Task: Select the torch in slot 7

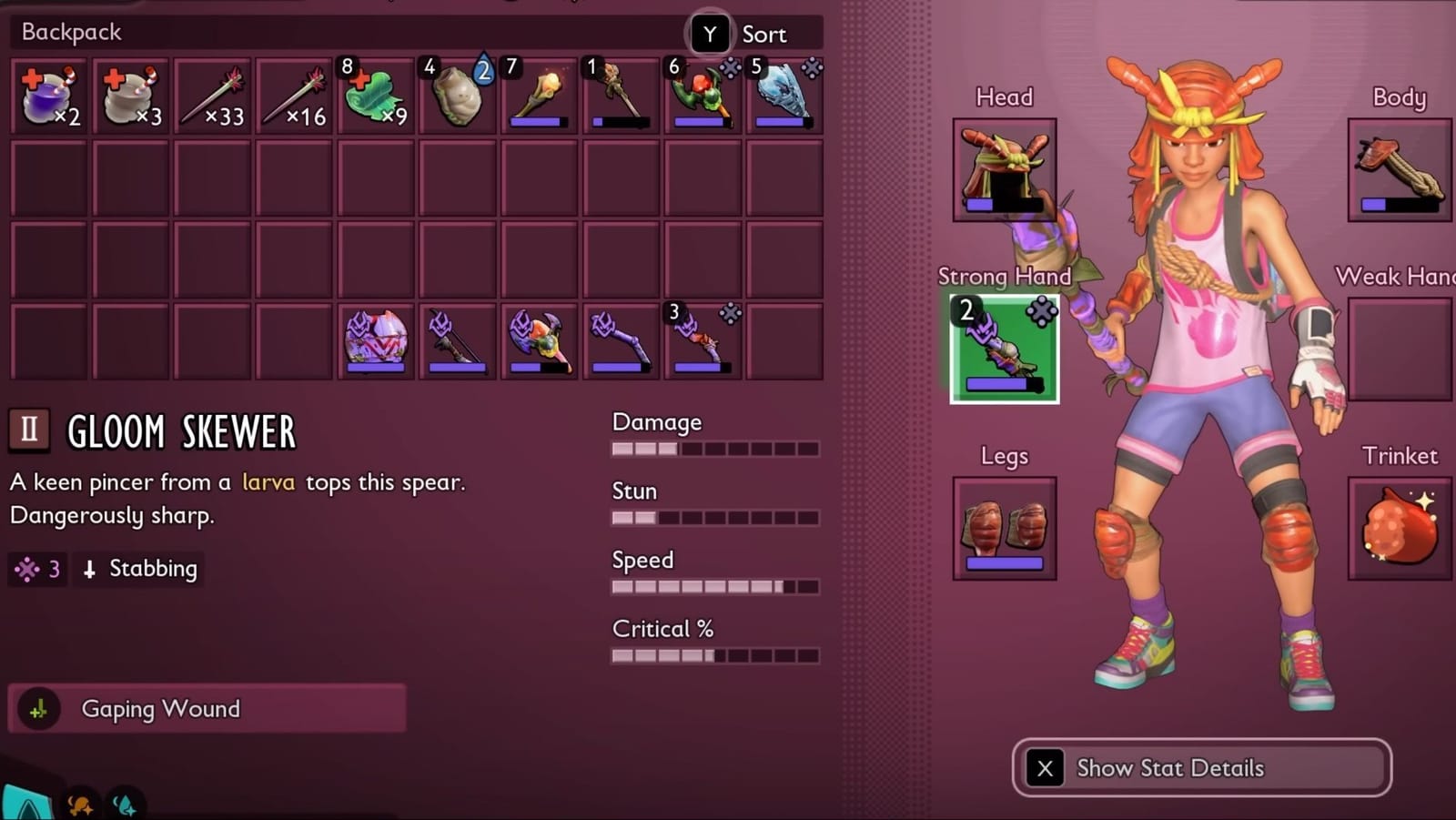Action: [540, 96]
